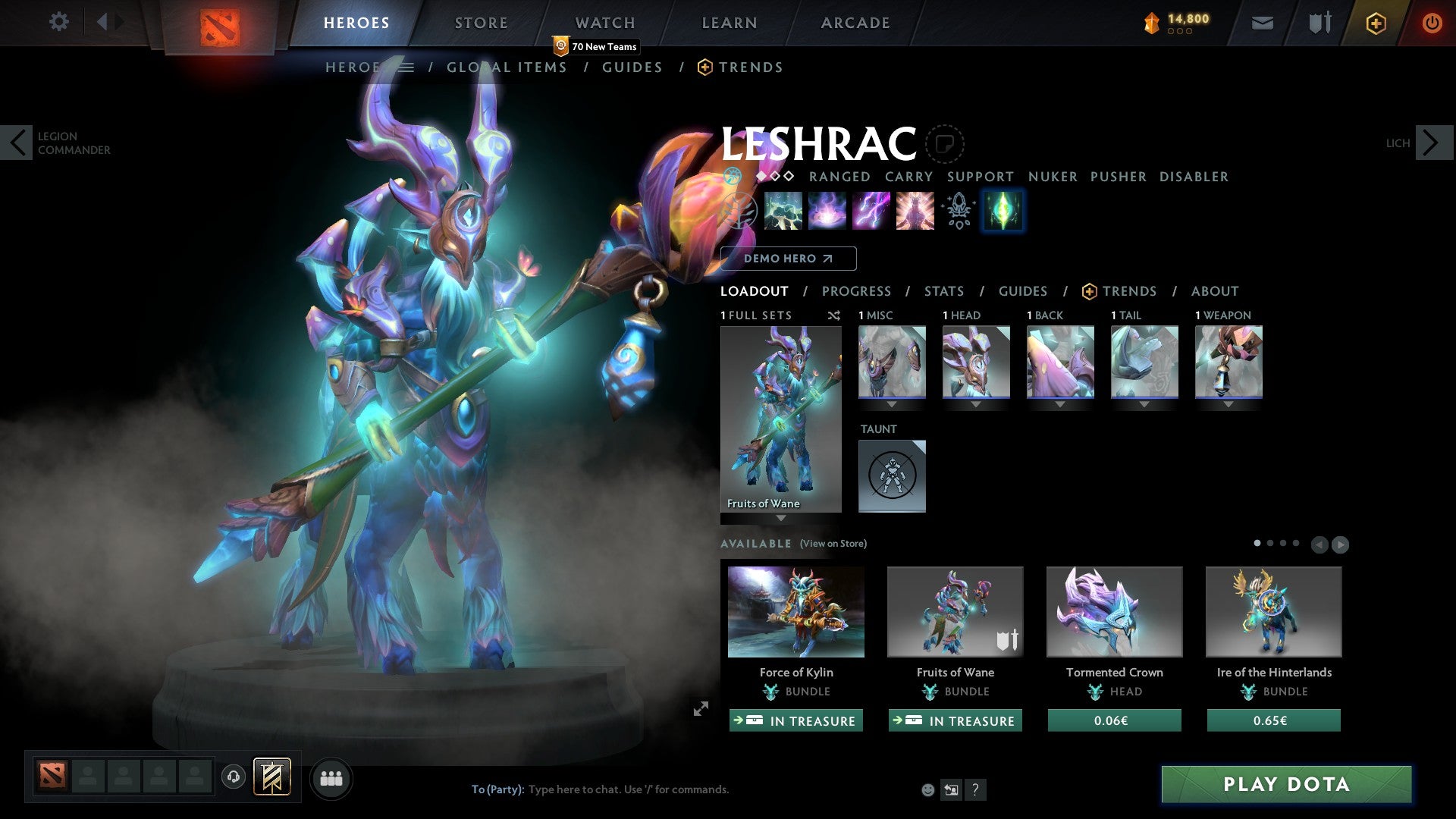Open the mail/notifications inbox icon
Image resolution: width=1456 pixels, height=819 pixels.
[x=1262, y=23]
